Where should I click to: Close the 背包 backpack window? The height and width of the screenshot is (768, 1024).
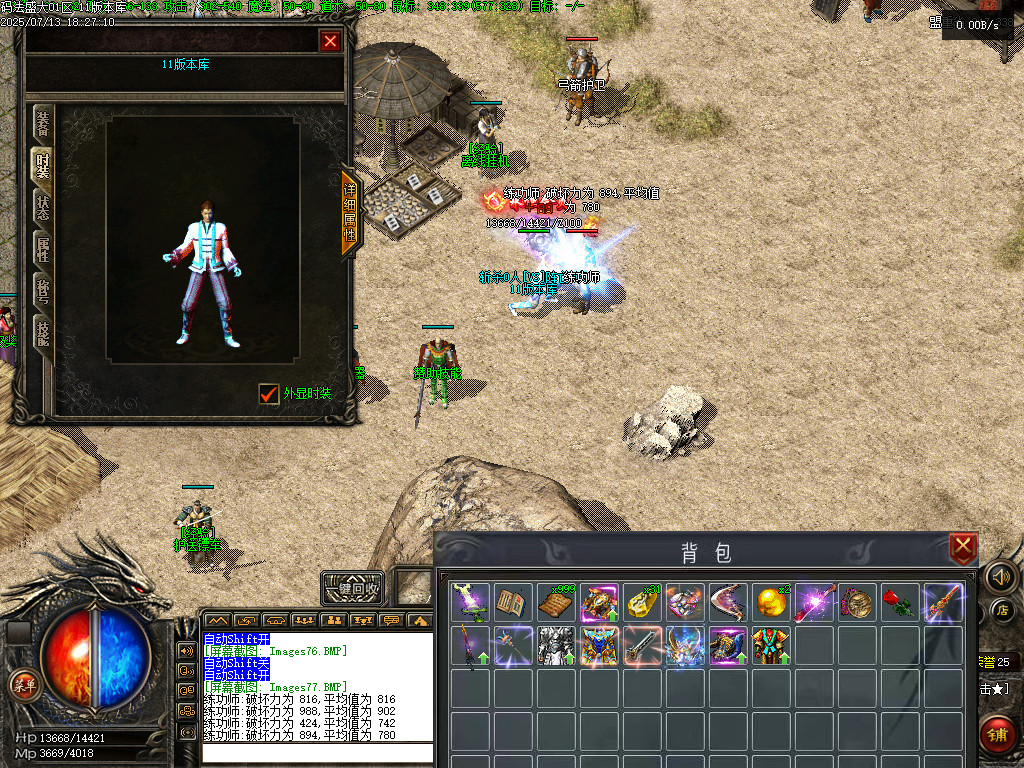(x=963, y=547)
